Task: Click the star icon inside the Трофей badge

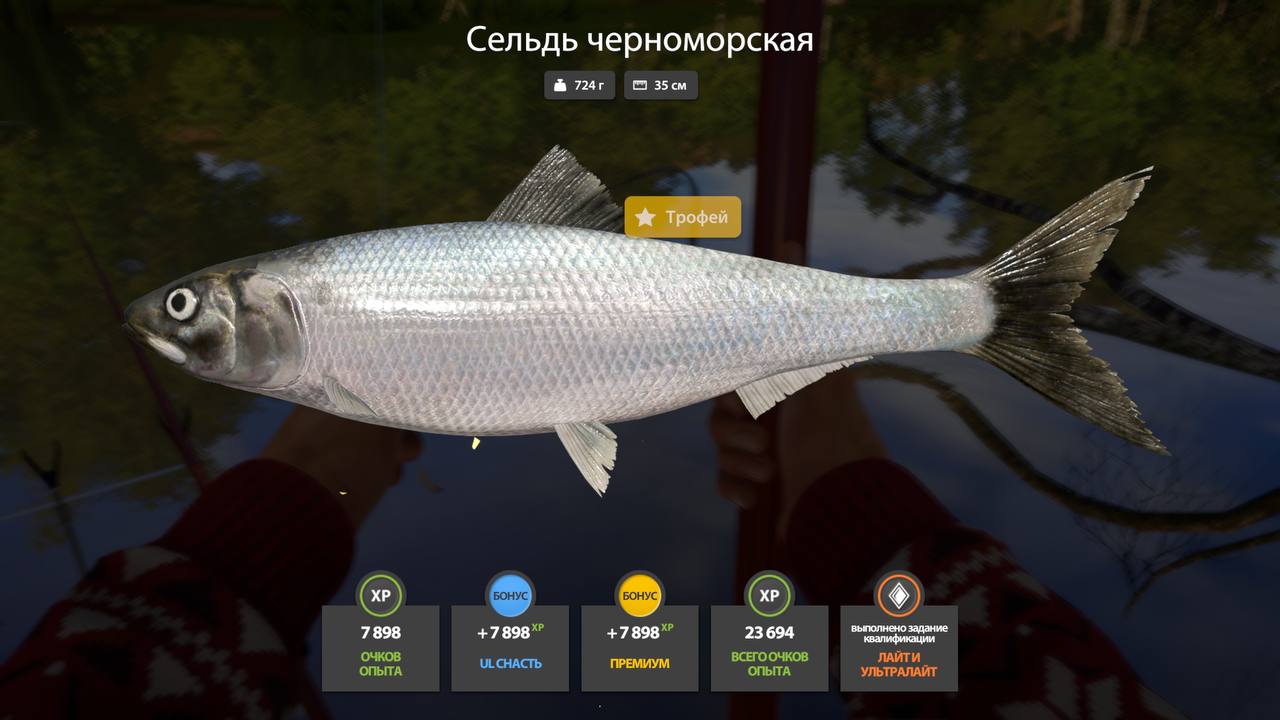Action: [646, 218]
